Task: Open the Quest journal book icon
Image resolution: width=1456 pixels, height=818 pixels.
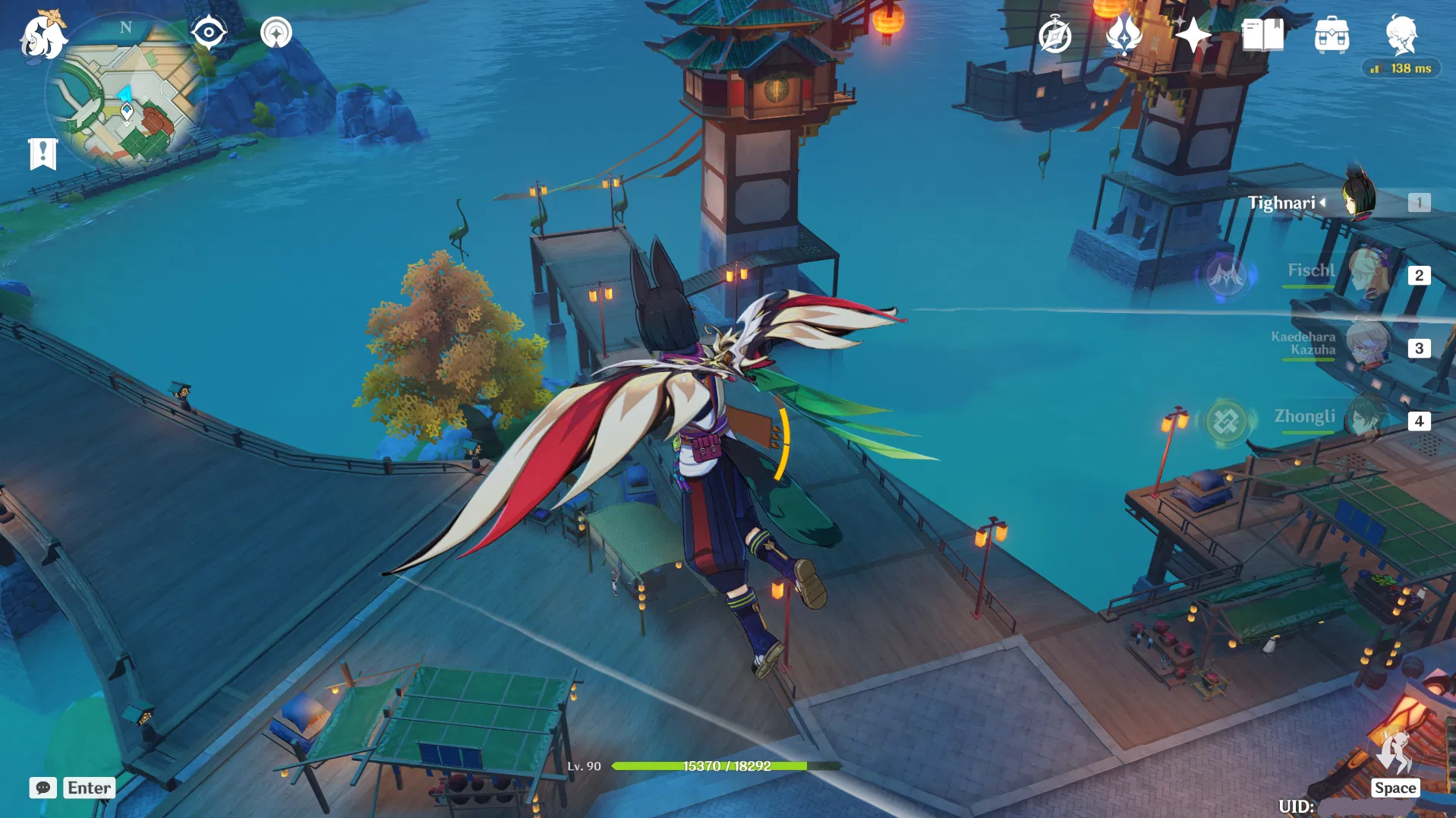Action: [x=1262, y=35]
